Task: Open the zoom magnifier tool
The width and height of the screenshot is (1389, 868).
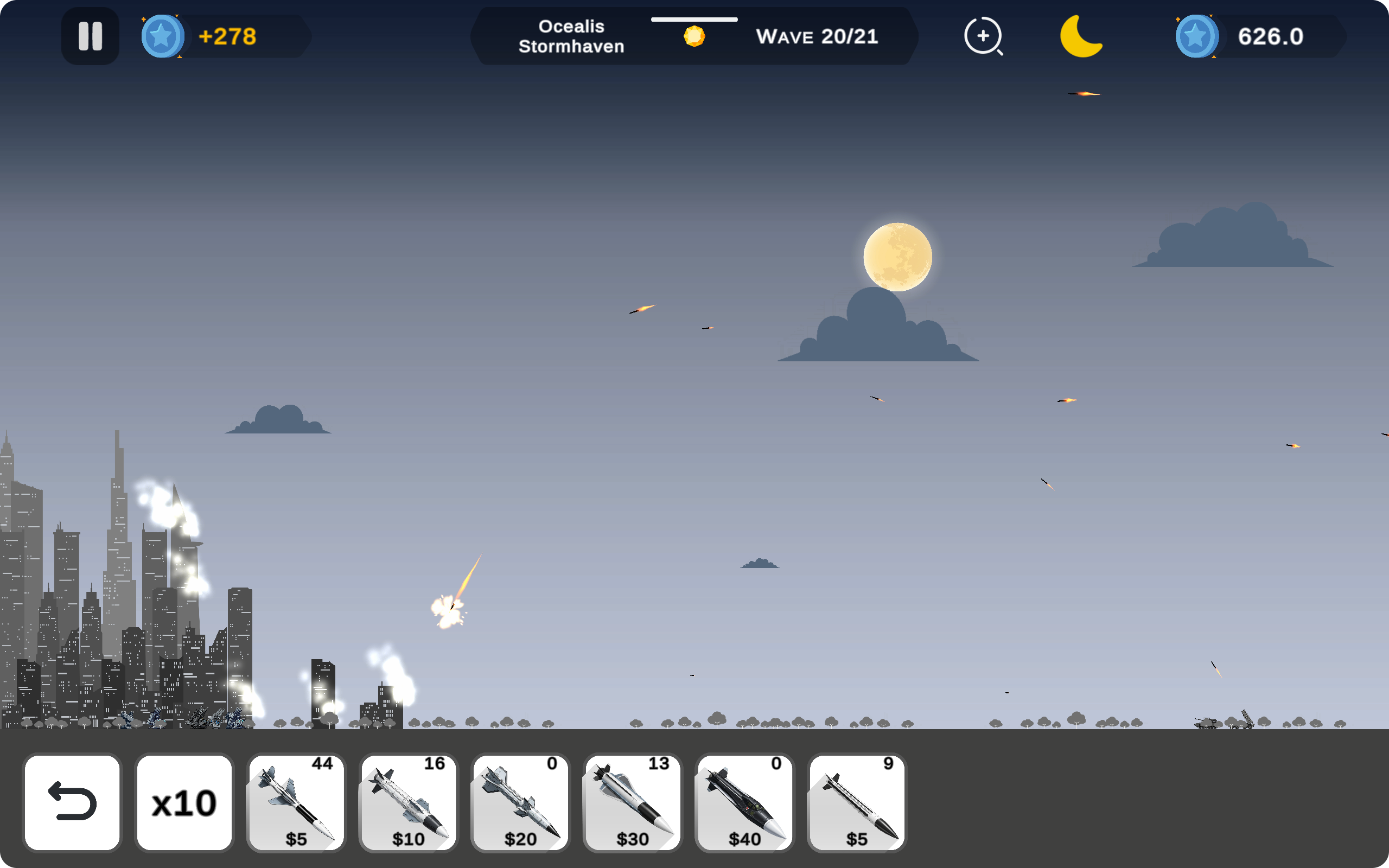Action: tap(985, 36)
